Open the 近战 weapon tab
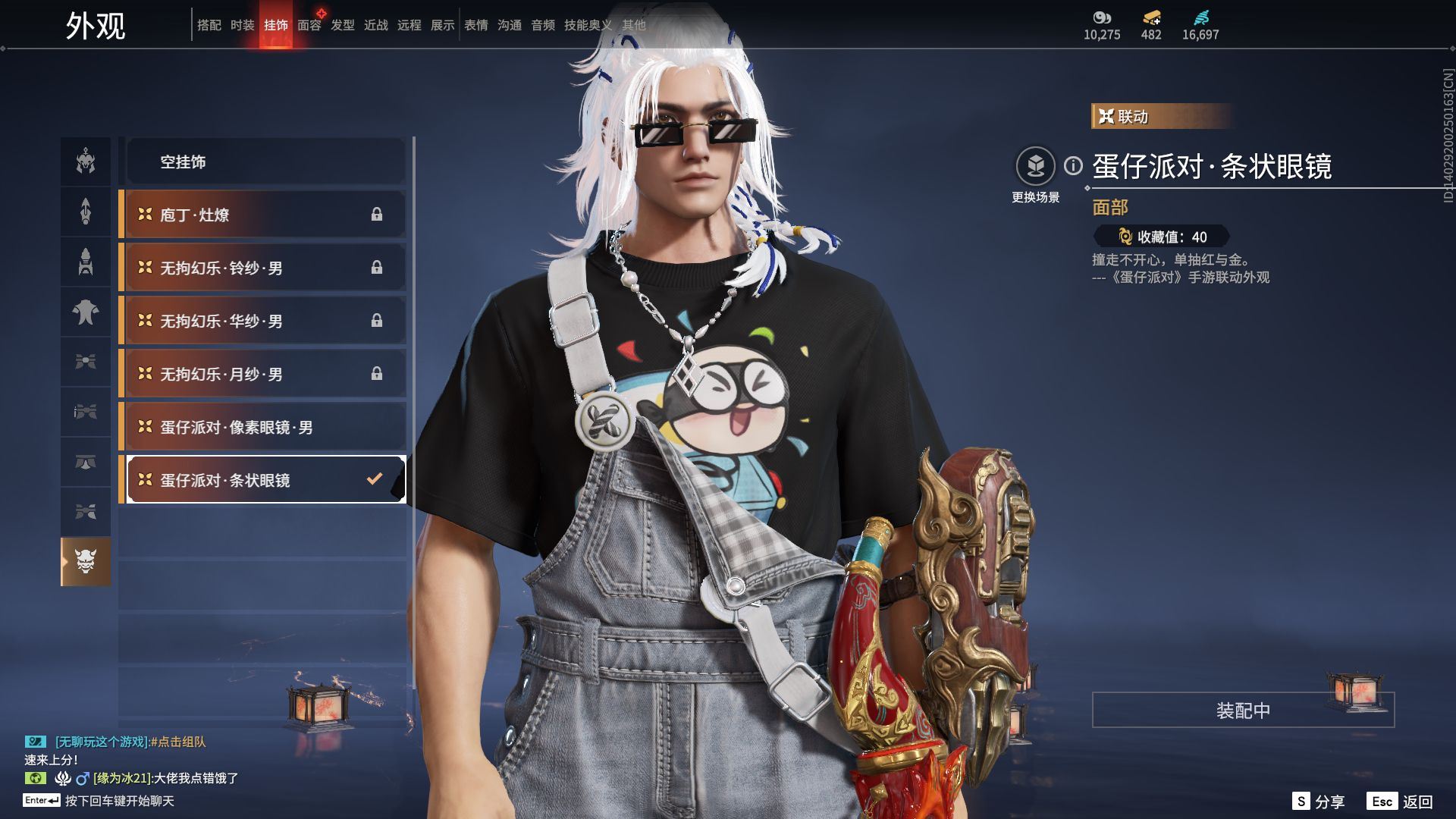The height and width of the screenshot is (819, 1456). [x=375, y=25]
